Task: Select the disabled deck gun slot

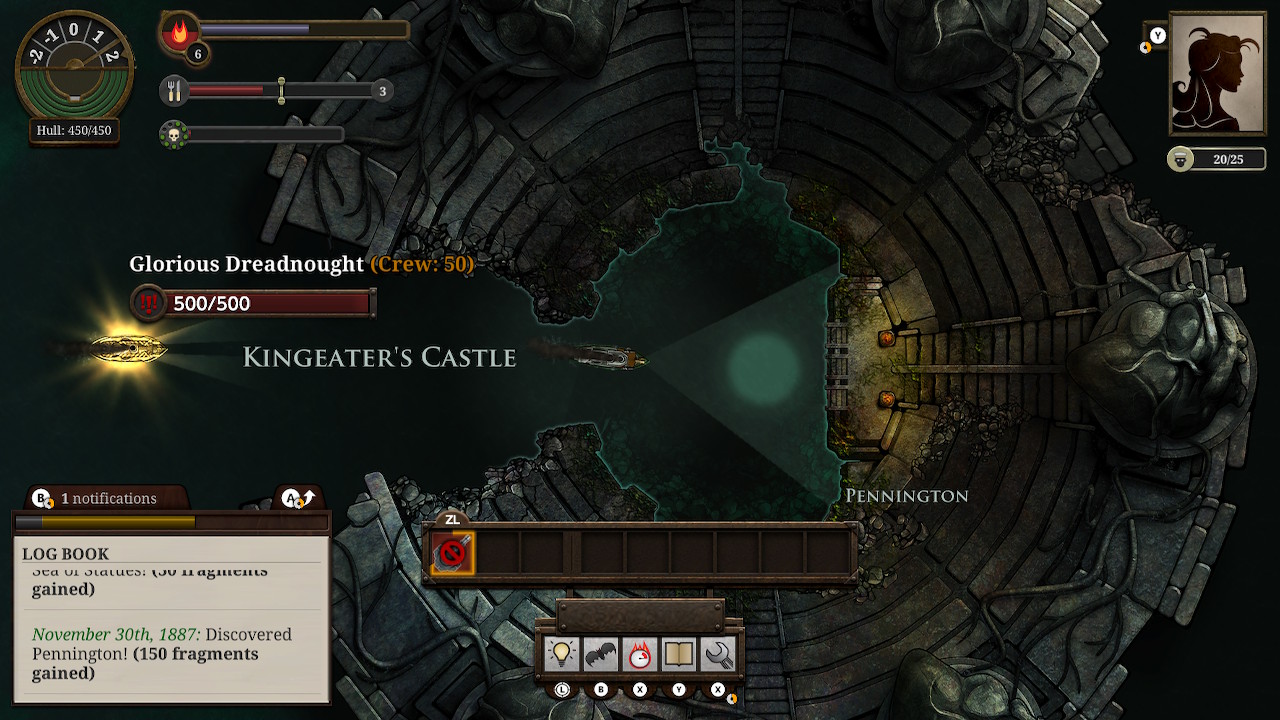Action: click(x=452, y=553)
